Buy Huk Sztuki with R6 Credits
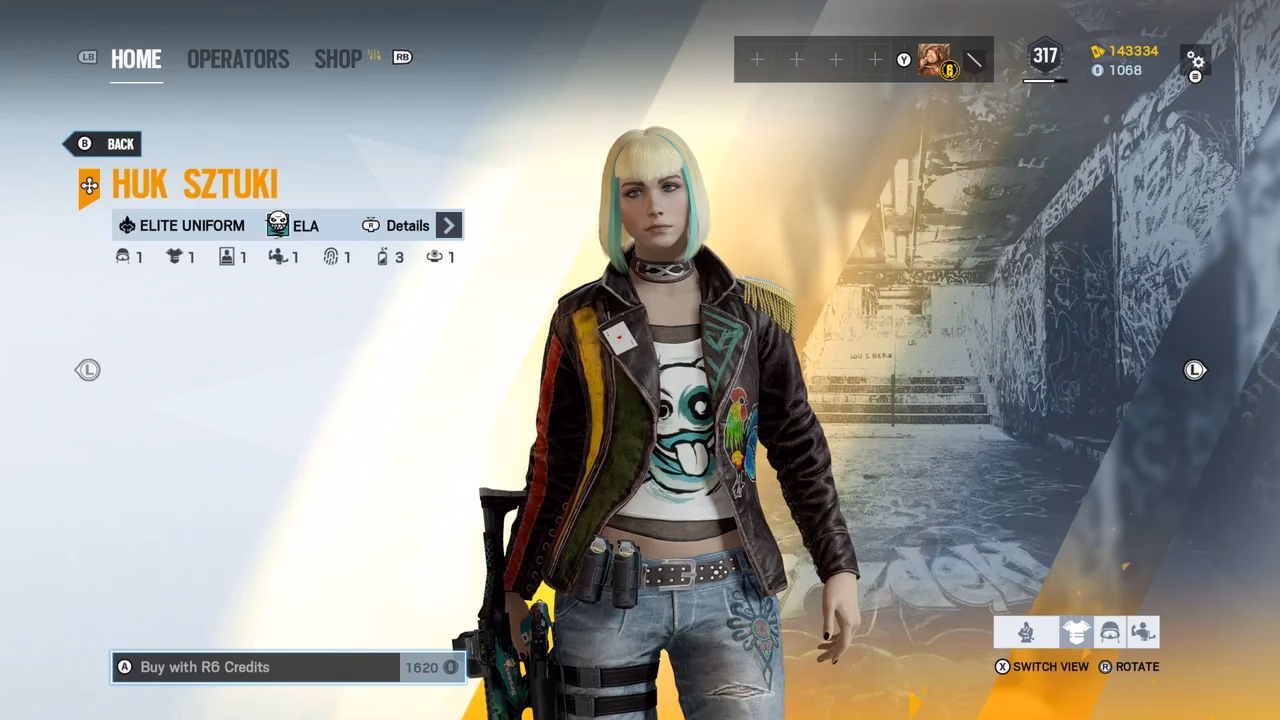The image size is (1280, 720). point(288,667)
